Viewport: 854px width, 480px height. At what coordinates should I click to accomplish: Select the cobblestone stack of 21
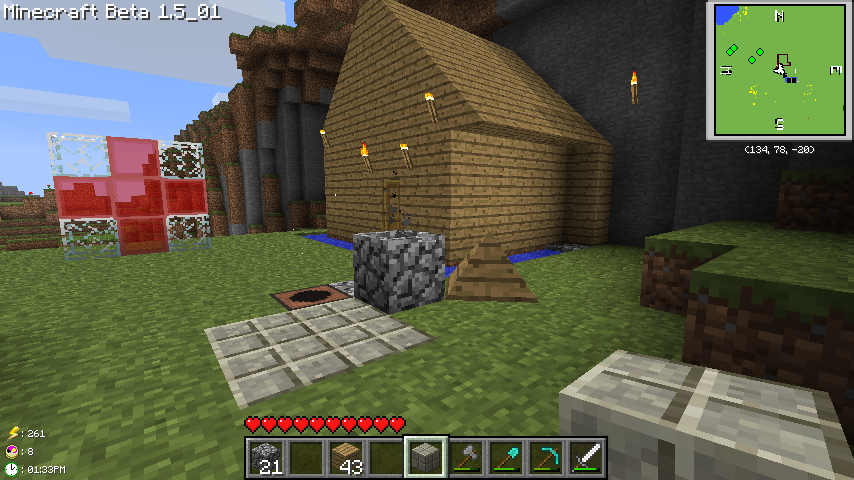pos(266,457)
